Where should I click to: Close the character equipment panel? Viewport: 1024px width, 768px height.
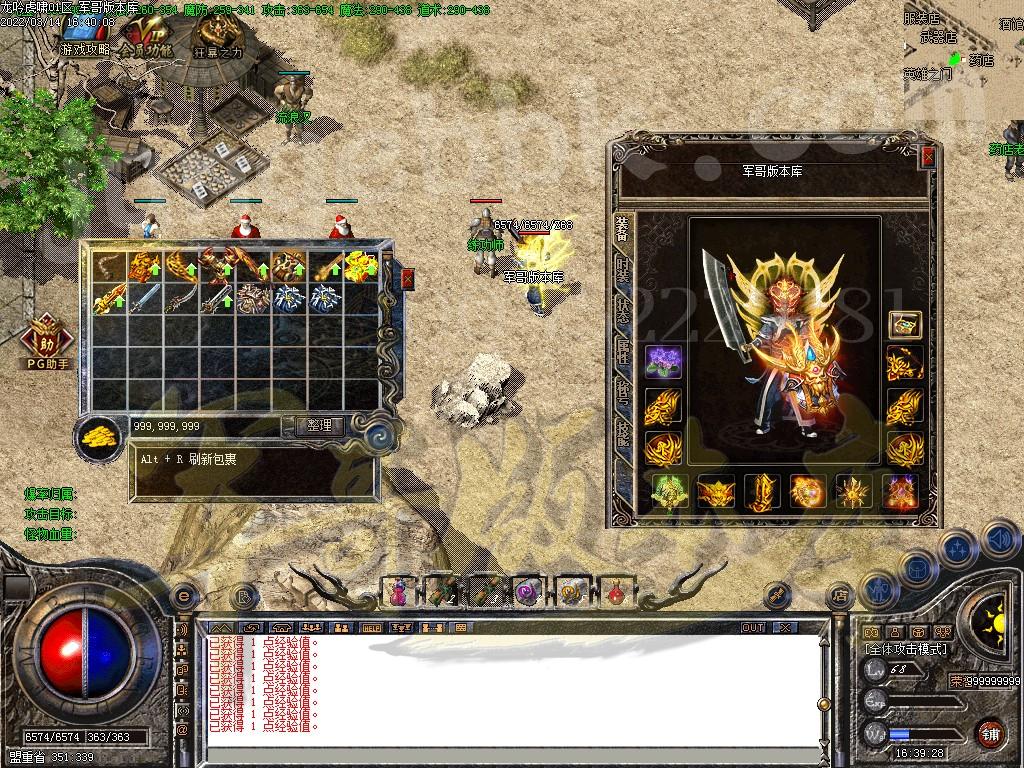(x=928, y=157)
